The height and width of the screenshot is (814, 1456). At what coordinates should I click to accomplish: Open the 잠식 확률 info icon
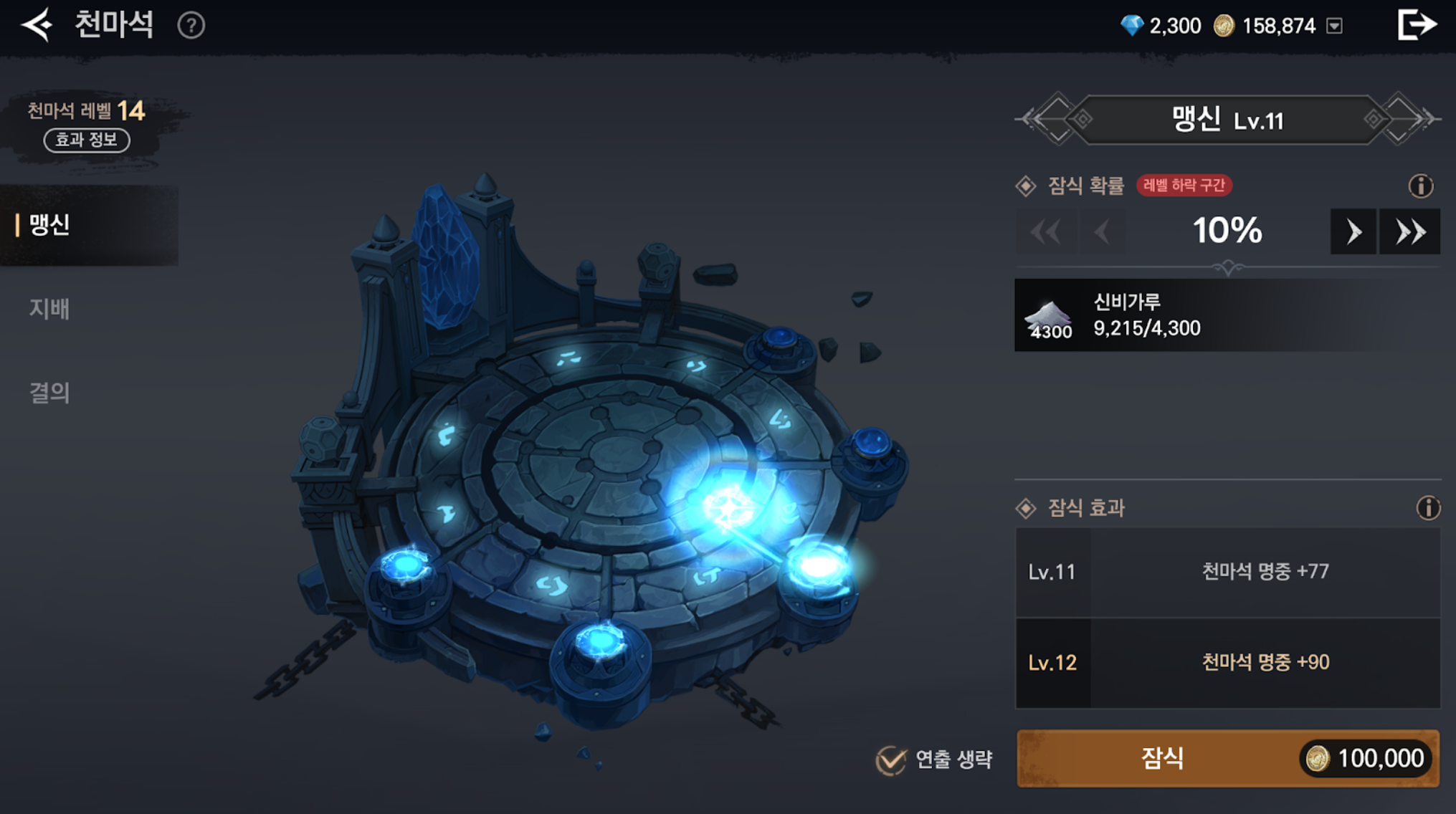[1420, 186]
